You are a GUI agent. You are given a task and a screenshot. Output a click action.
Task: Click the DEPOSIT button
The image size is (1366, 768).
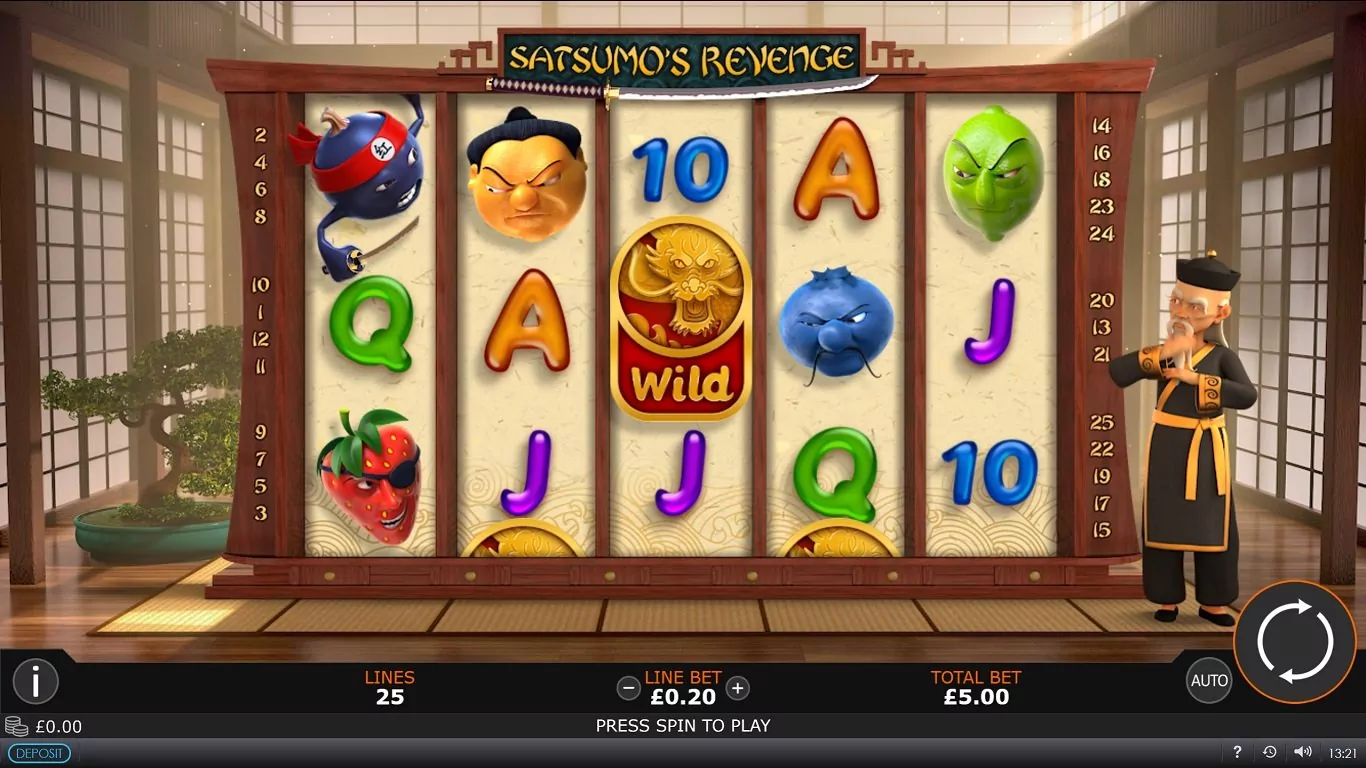pos(39,753)
